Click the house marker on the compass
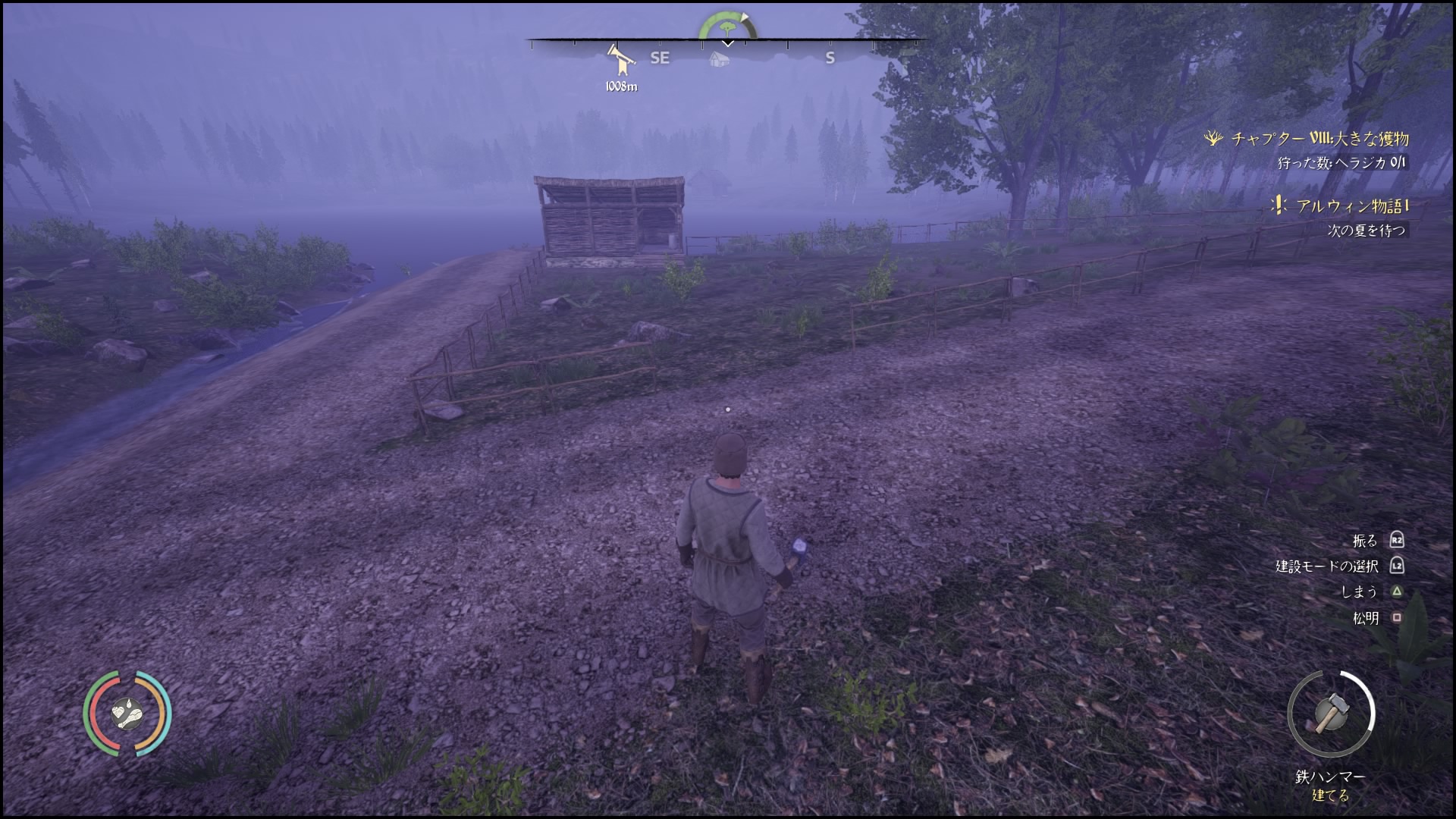This screenshot has height=819, width=1456. (x=719, y=58)
